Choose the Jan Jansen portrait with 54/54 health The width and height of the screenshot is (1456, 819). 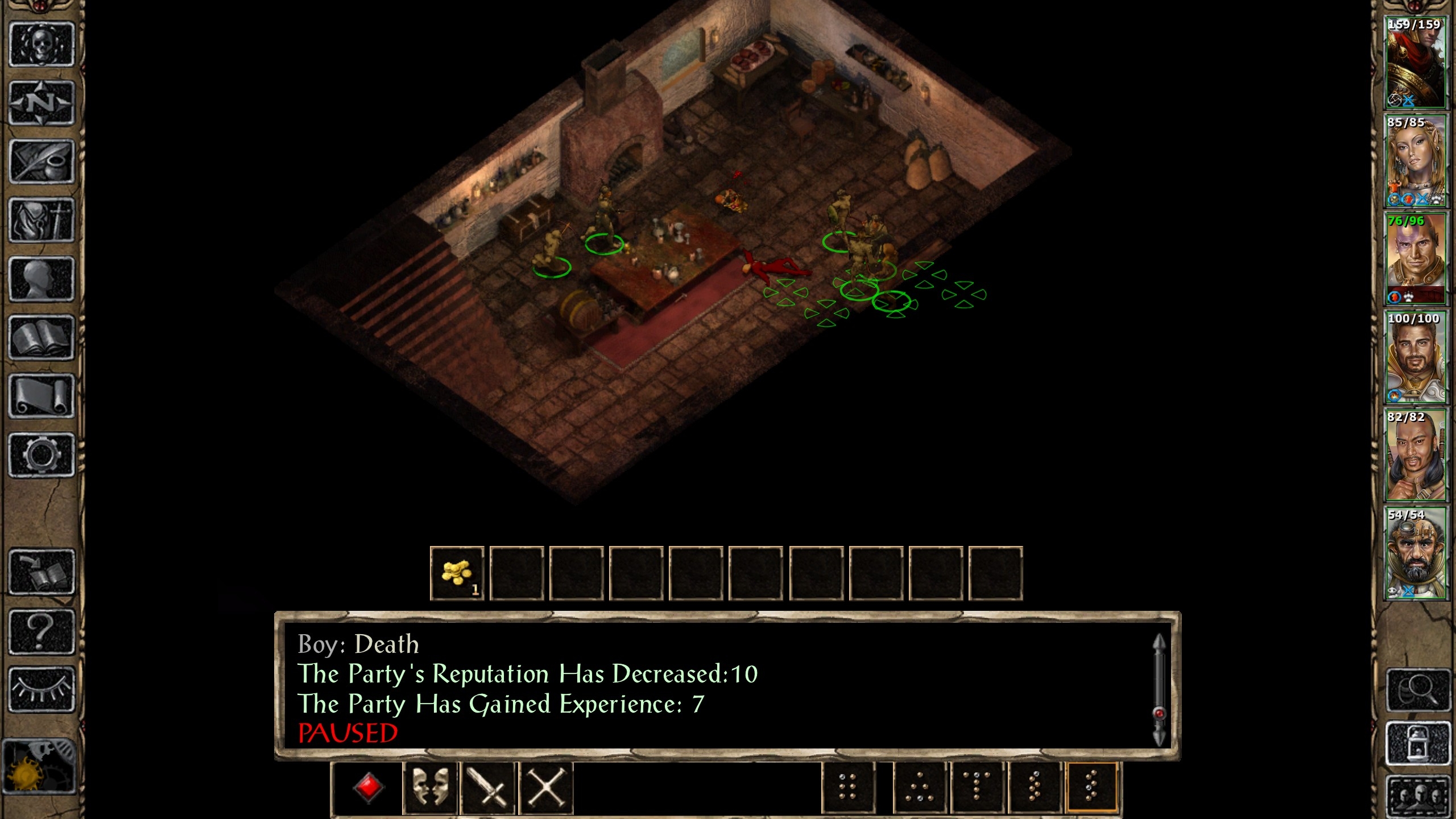click(1415, 553)
